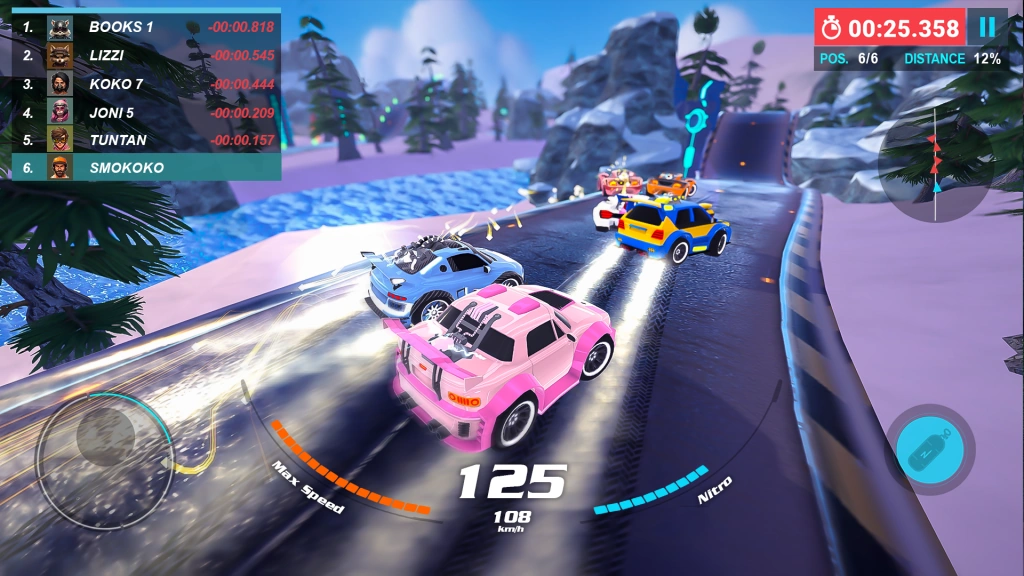Click the circular track minimap
This screenshot has width=1024, height=576.
pyautogui.click(x=935, y=160)
